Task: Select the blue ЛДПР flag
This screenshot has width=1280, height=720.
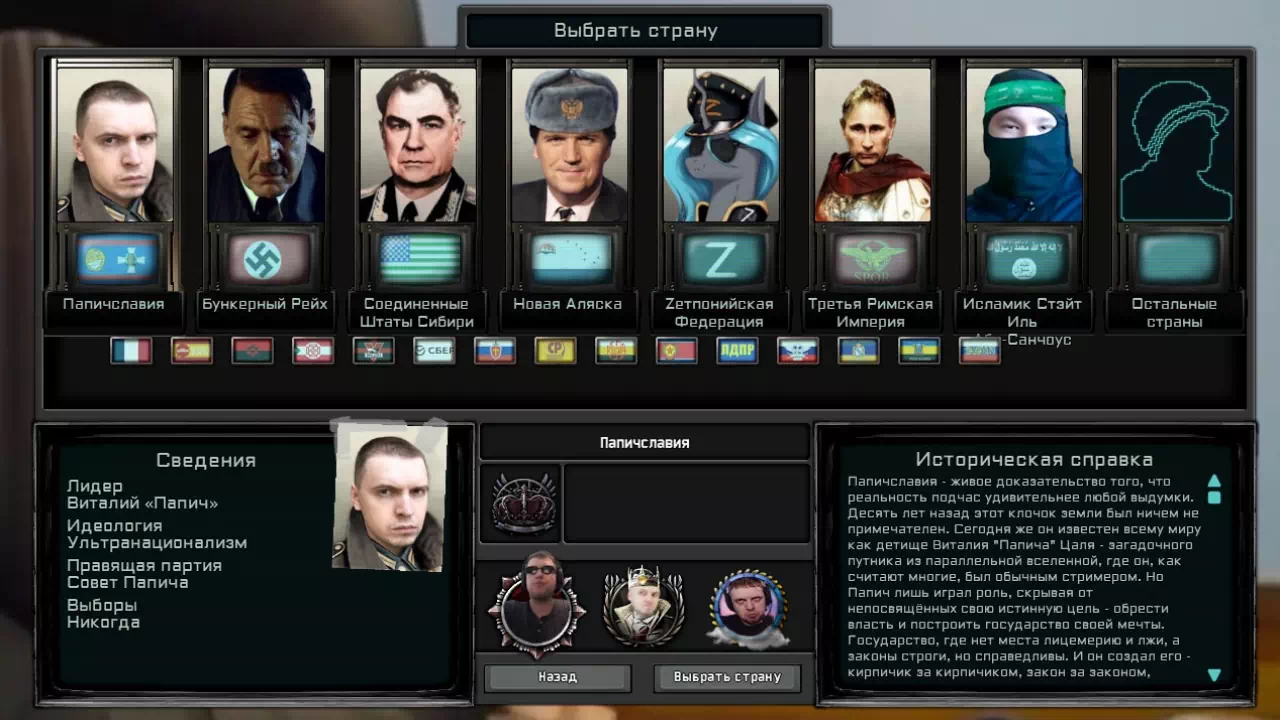Action: (737, 351)
